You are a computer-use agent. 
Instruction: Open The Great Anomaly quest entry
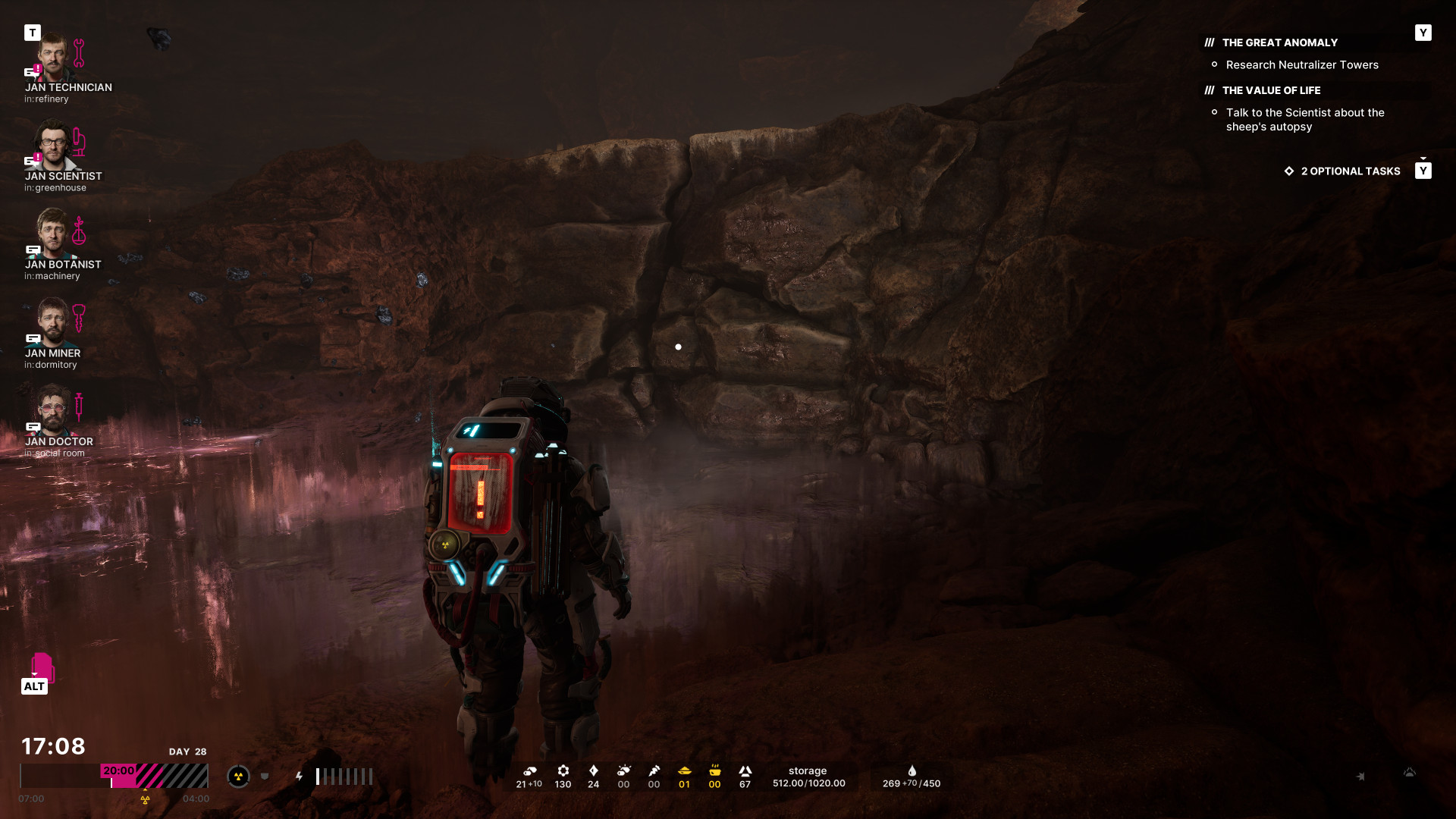pos(1279,43)
